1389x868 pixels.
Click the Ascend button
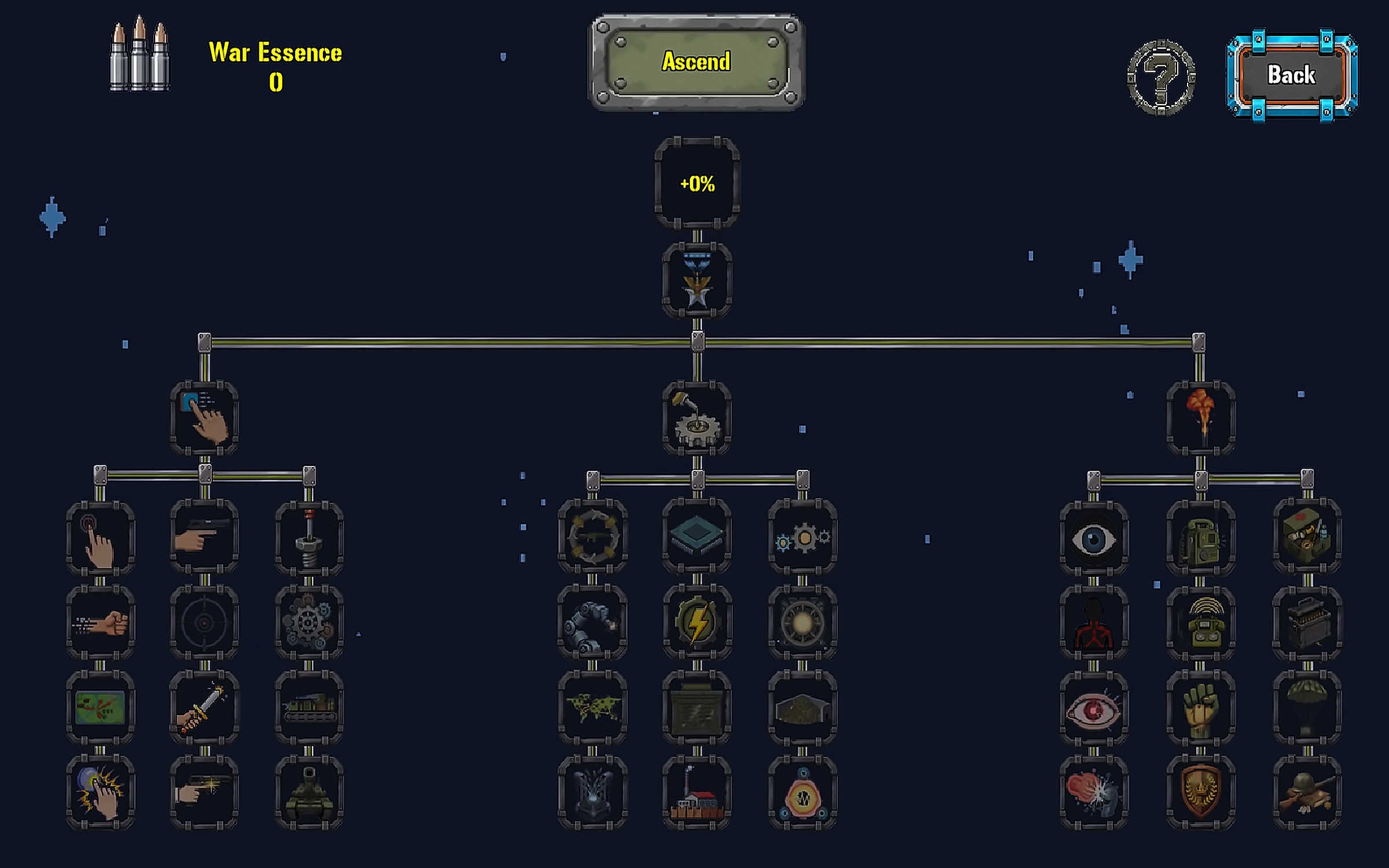tap(696, 62)
